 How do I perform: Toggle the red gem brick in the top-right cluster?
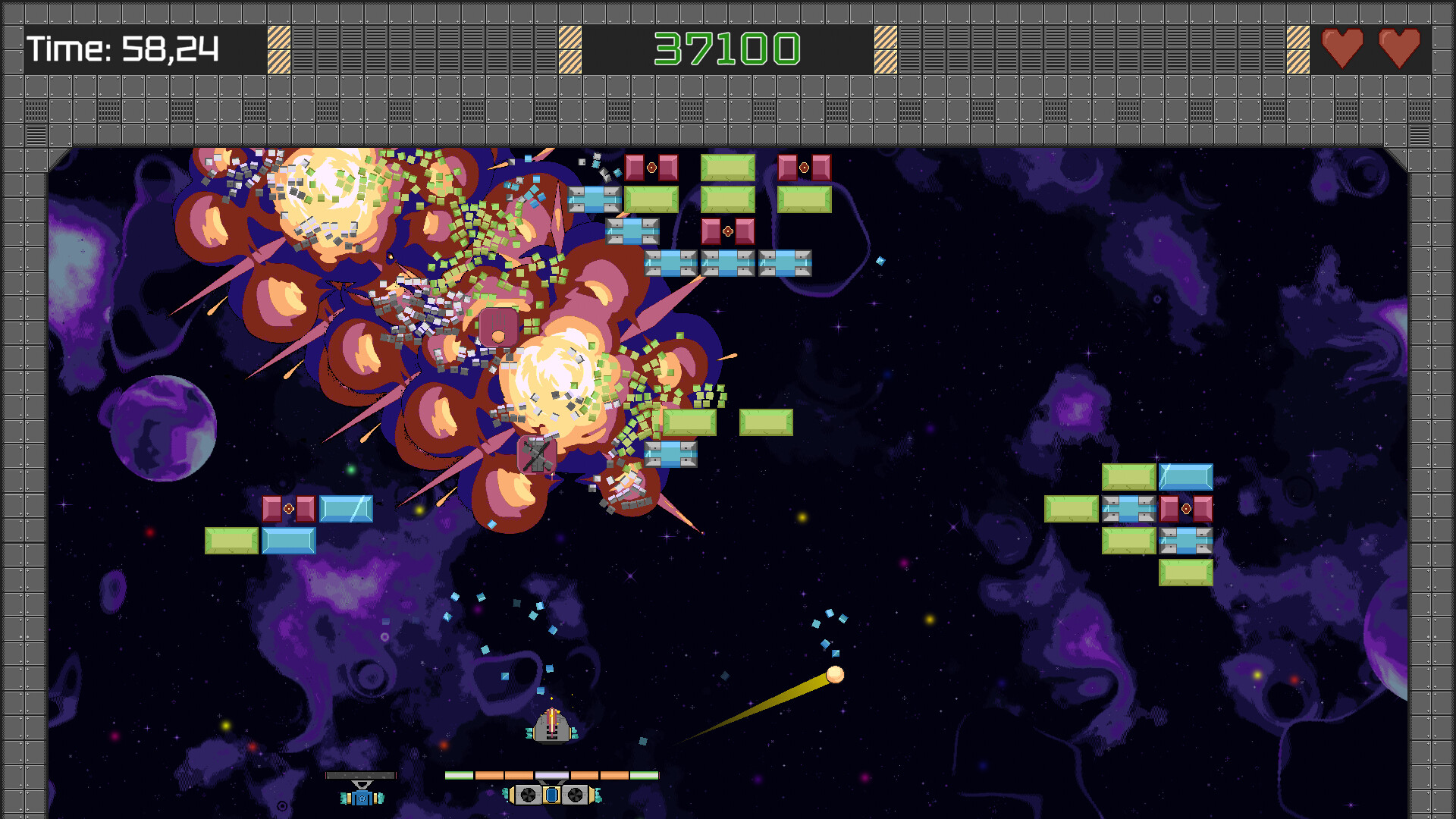[1187, 508]
